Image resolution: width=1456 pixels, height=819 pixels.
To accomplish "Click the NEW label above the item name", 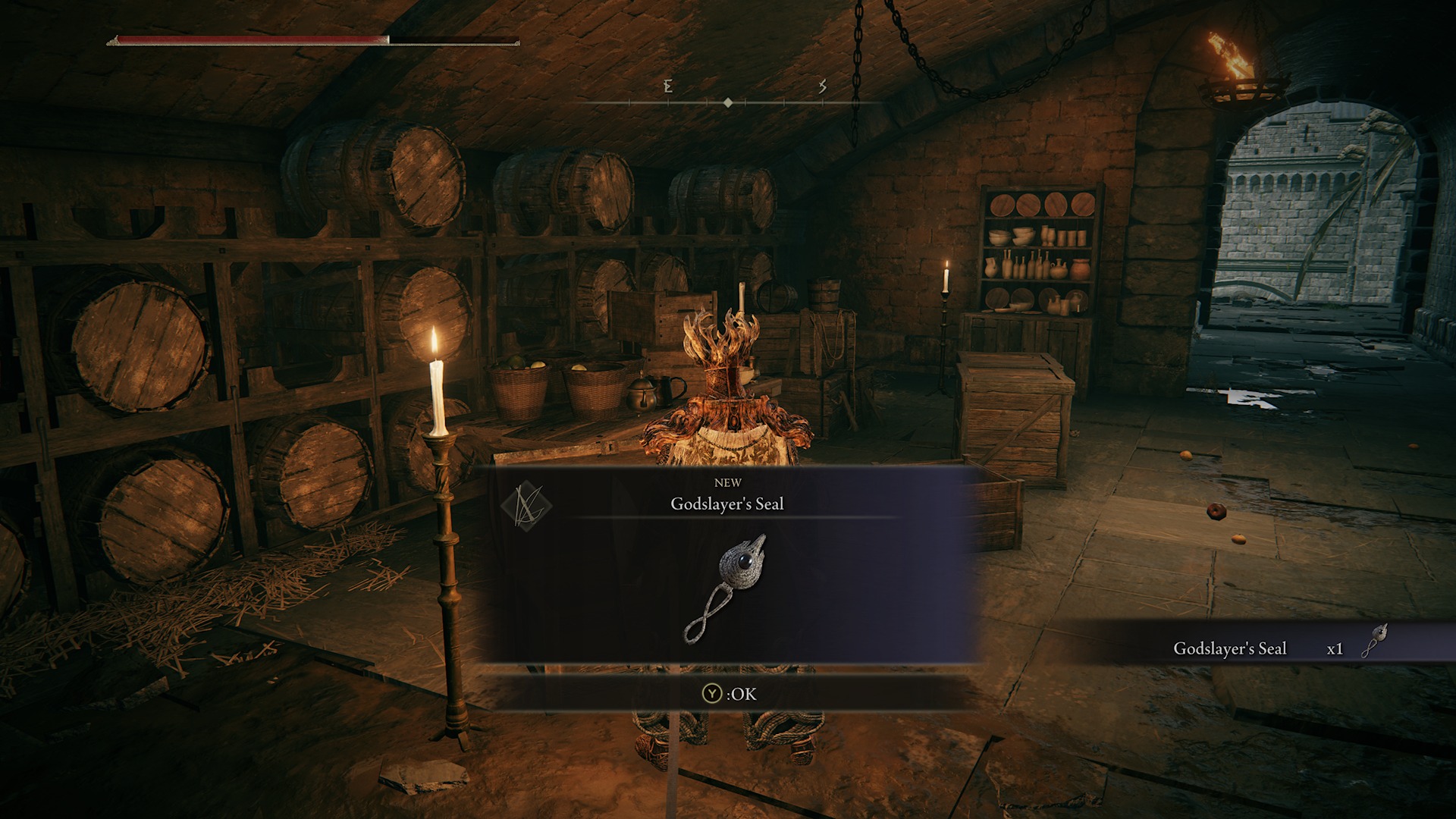I will click(729, 482).
